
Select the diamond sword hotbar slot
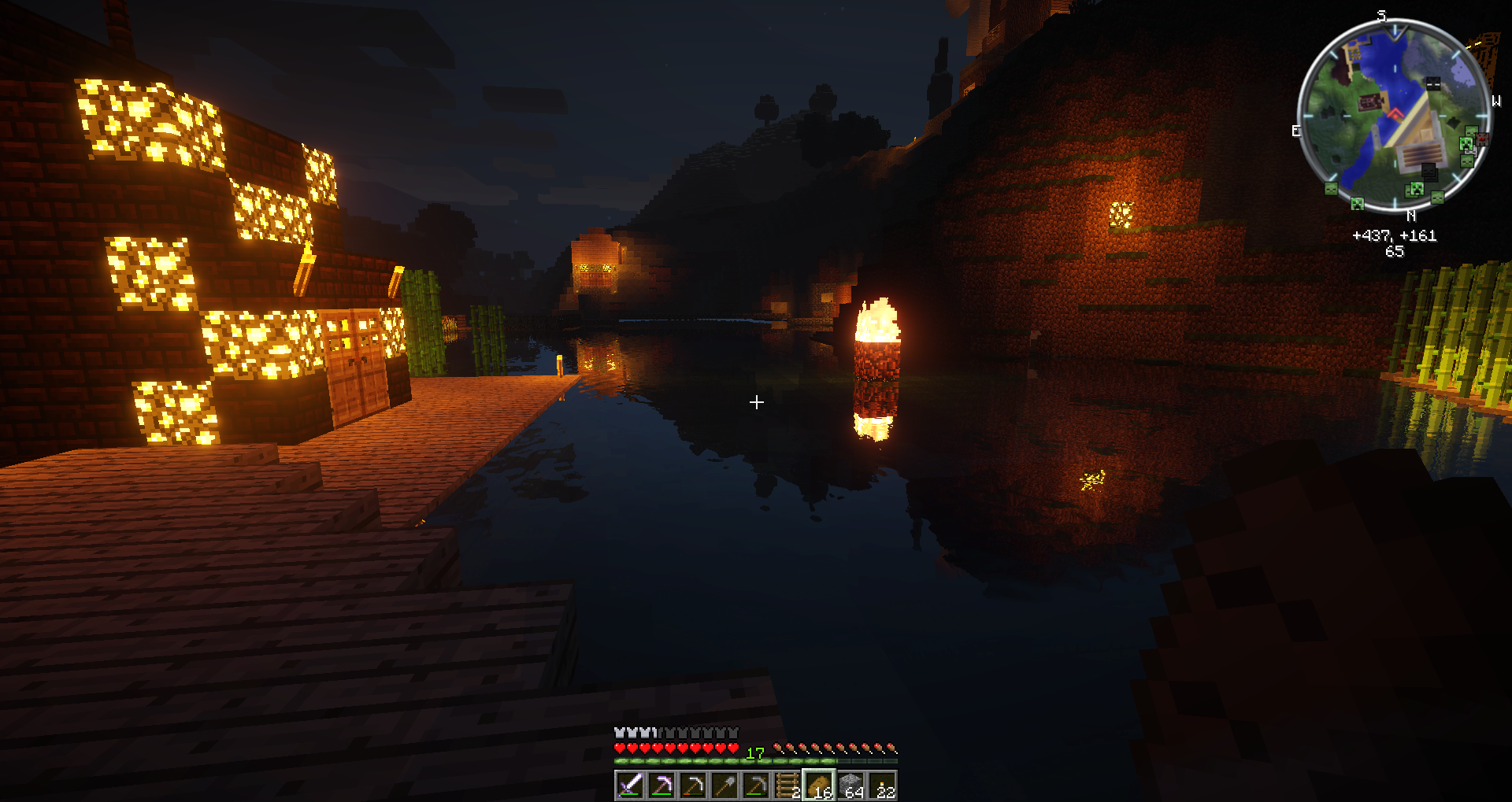630,785
